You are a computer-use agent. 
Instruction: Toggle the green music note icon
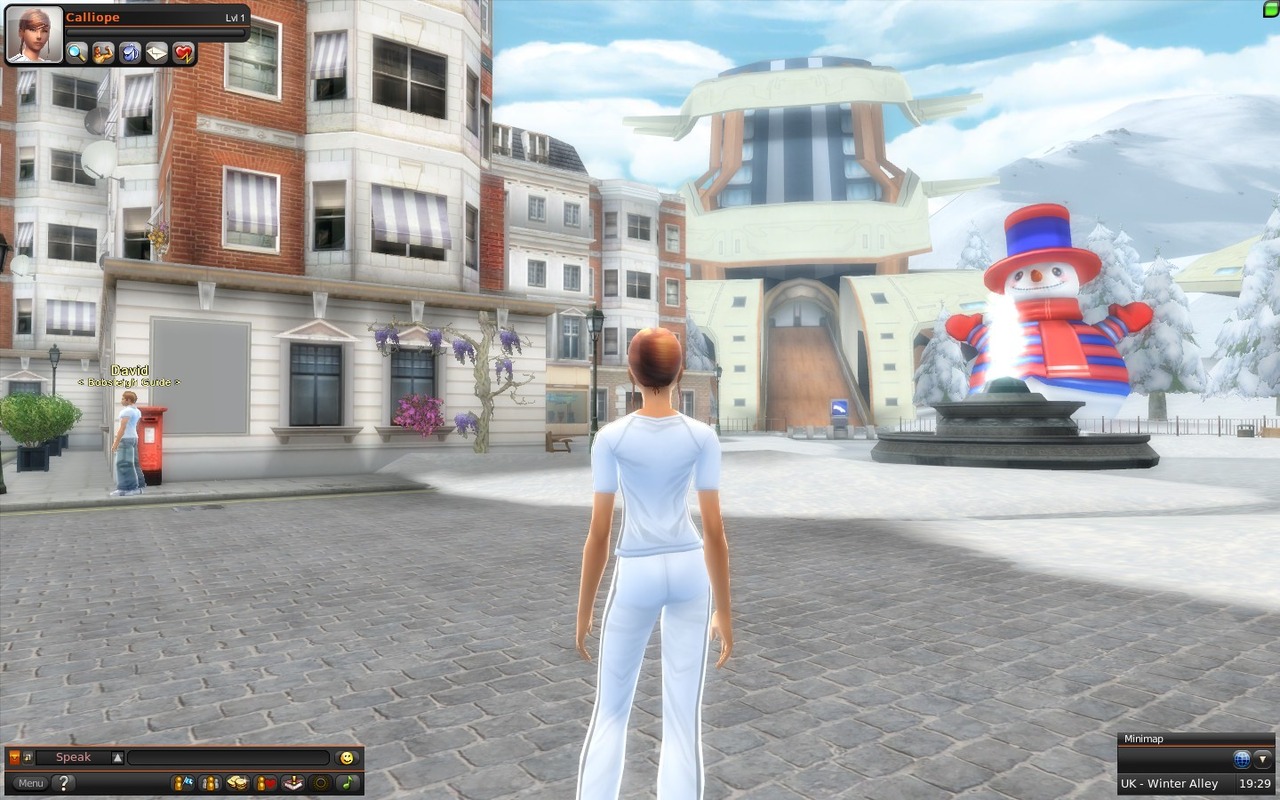347,783
